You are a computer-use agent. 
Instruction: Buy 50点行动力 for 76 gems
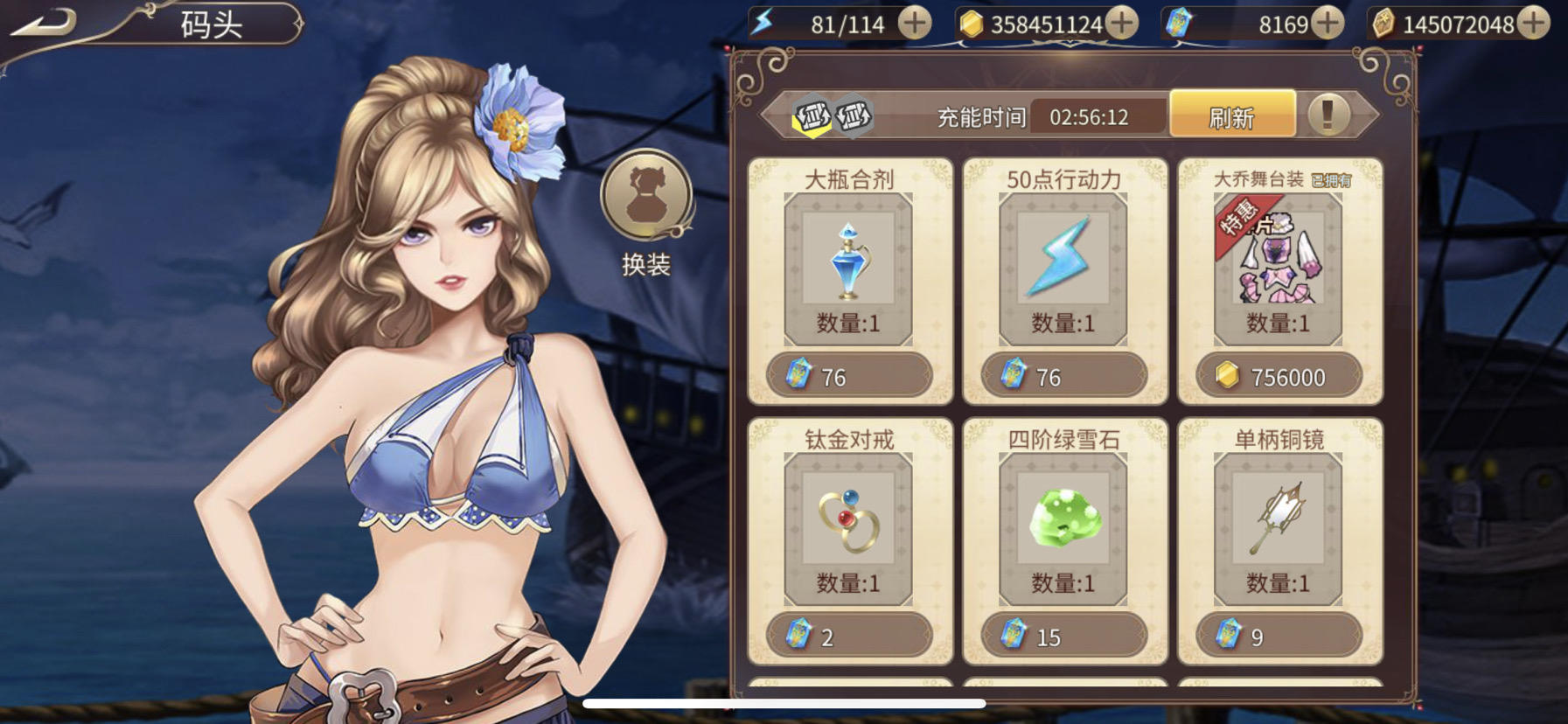click(x=1063, y=376)
